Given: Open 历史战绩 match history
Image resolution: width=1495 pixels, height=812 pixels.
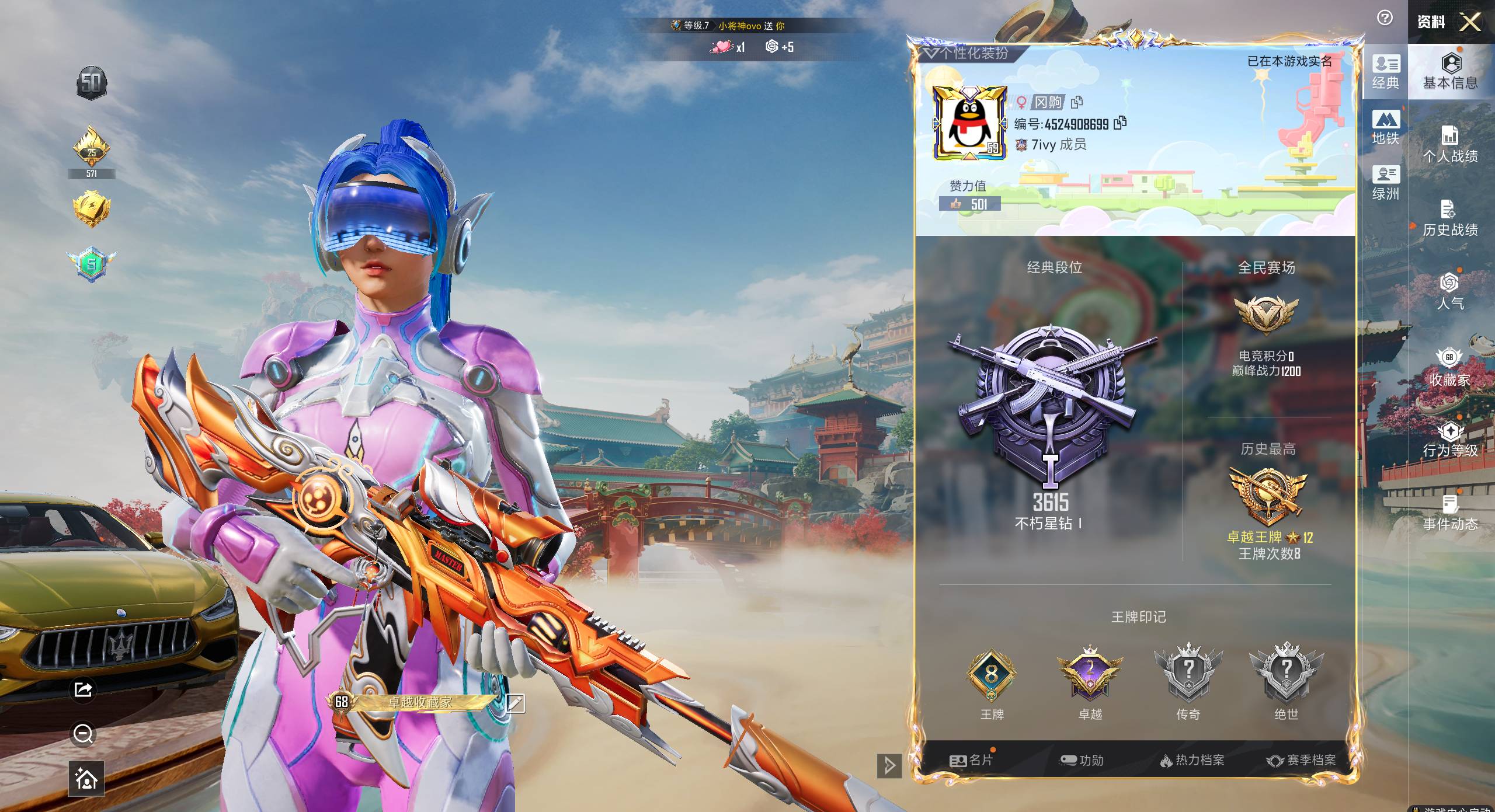Looking at the screenshot, I should [1450, 218].
